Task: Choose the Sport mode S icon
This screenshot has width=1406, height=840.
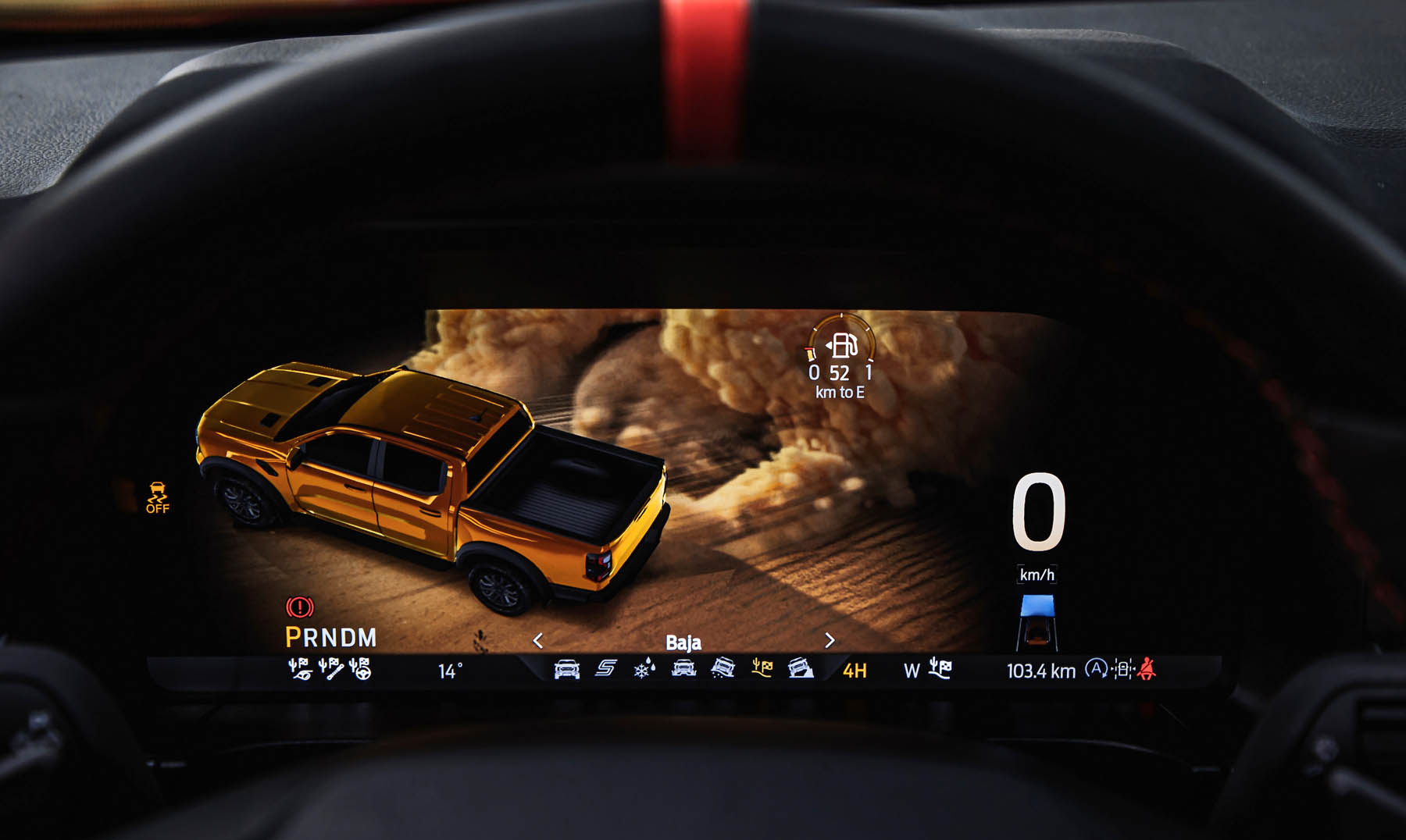Action: tap(606, 668)
